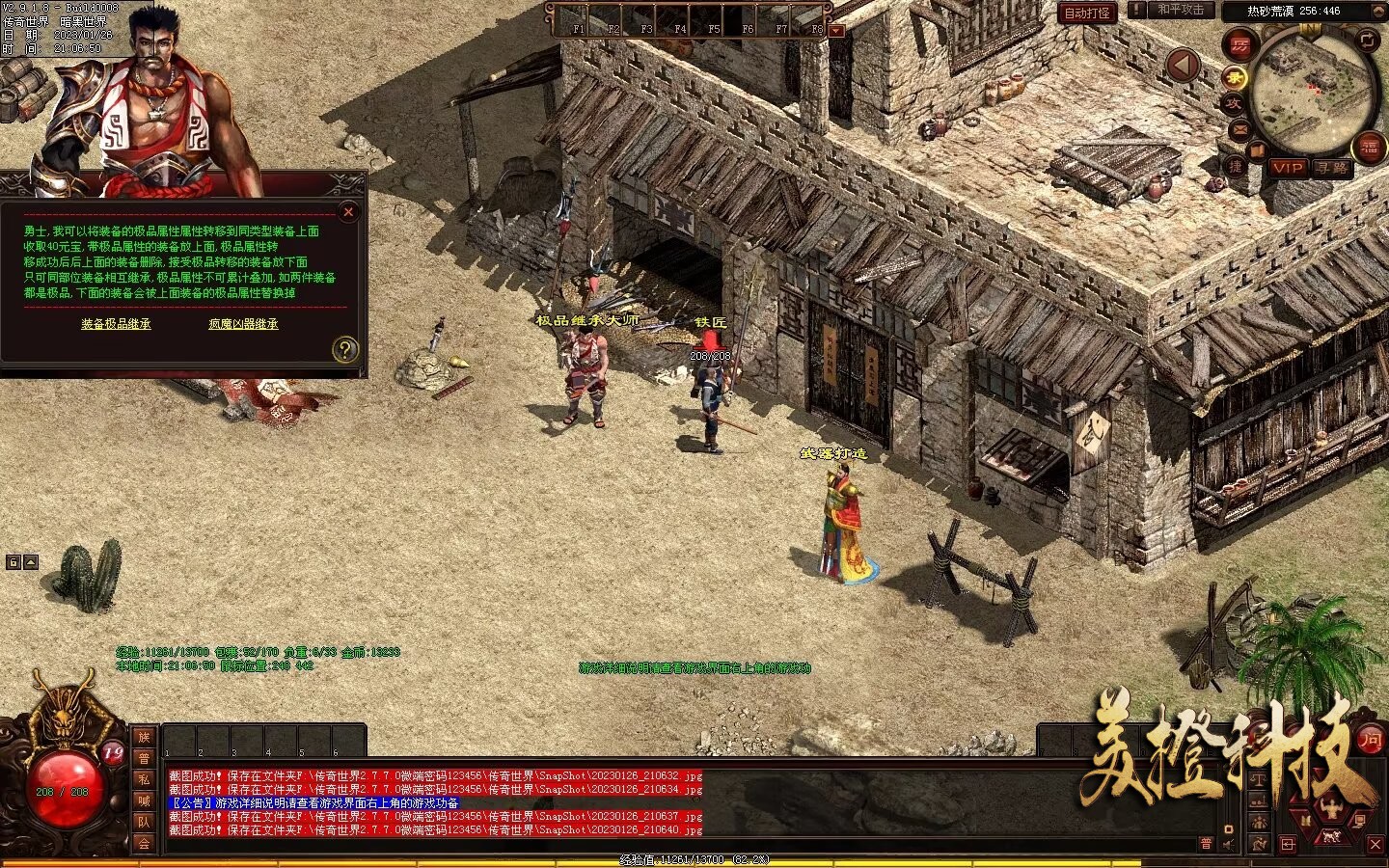This screenshot has height=868, width=1389.
Task: Toggle the 普 chat channel button
Action: [x=1206, y=843]
